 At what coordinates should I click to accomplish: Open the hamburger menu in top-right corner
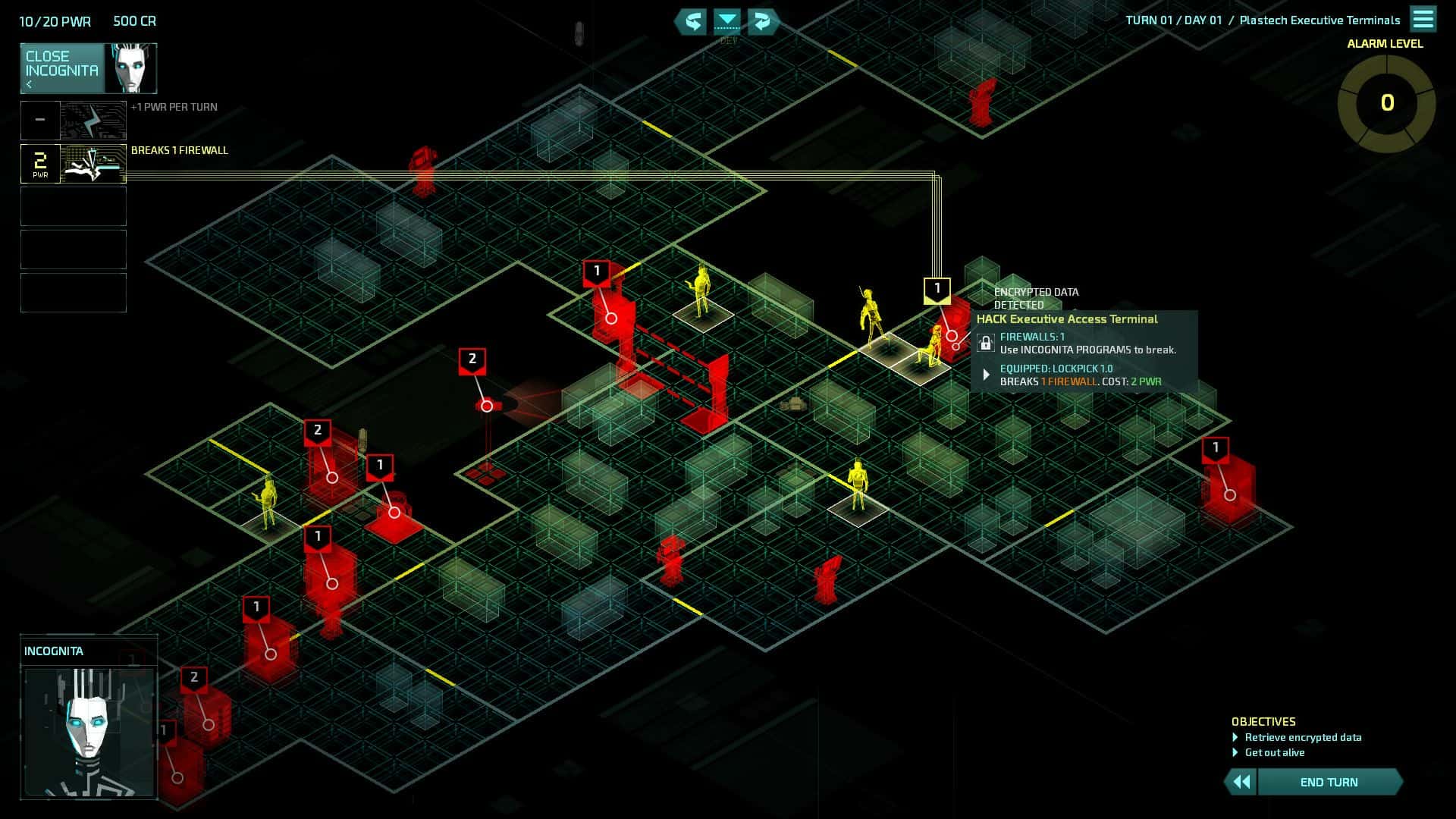(1425, 19)
